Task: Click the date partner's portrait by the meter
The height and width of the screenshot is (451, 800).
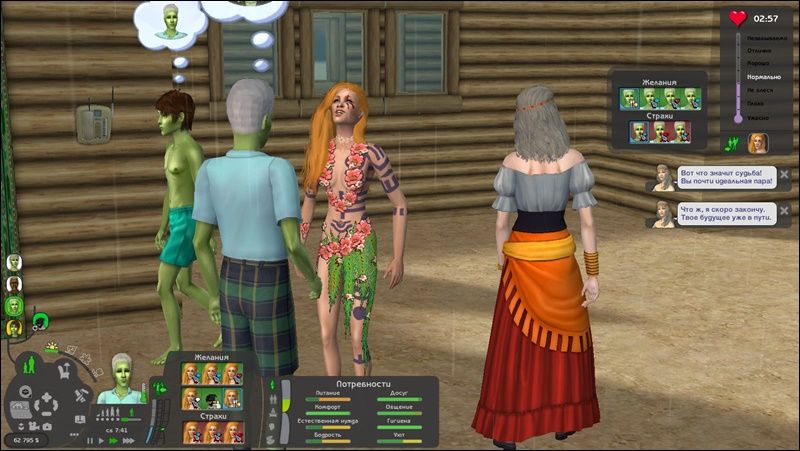Action: tap(759, 143)
